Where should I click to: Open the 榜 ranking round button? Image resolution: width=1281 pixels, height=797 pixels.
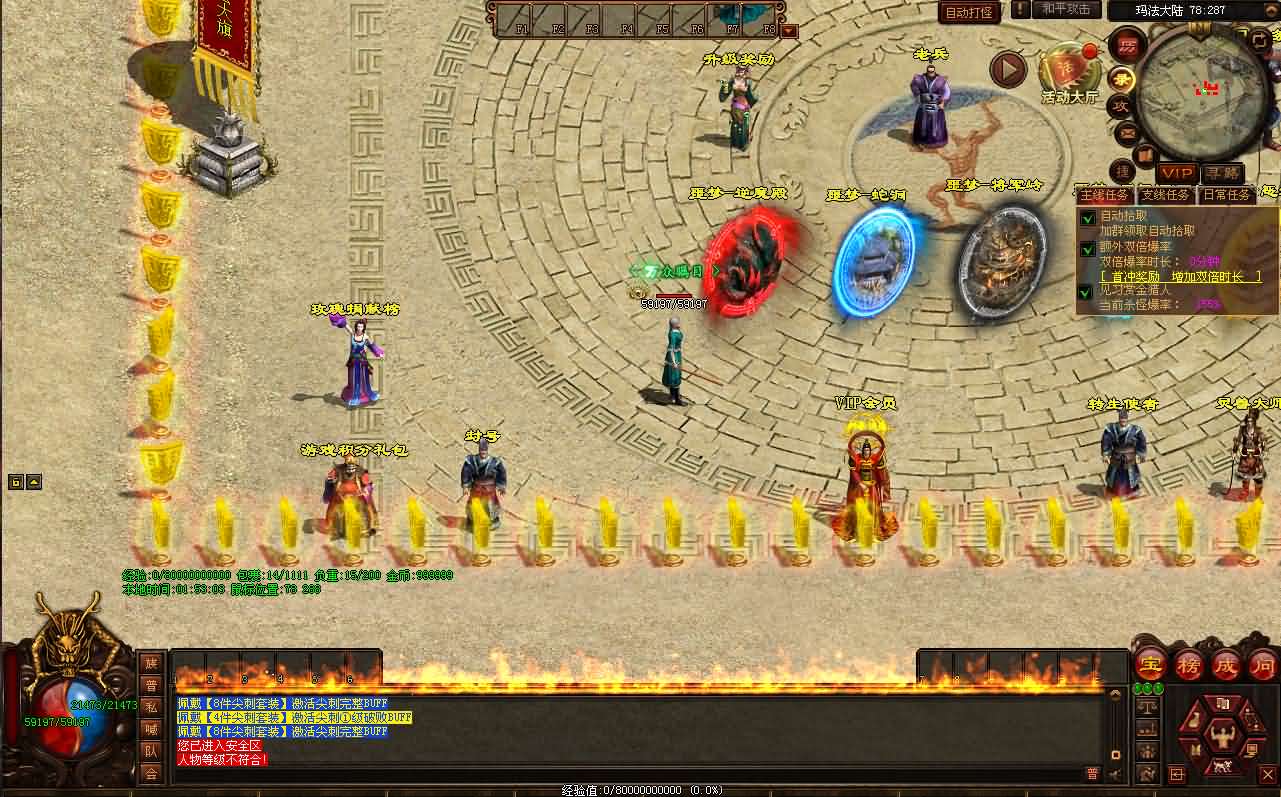[1188, 663]
